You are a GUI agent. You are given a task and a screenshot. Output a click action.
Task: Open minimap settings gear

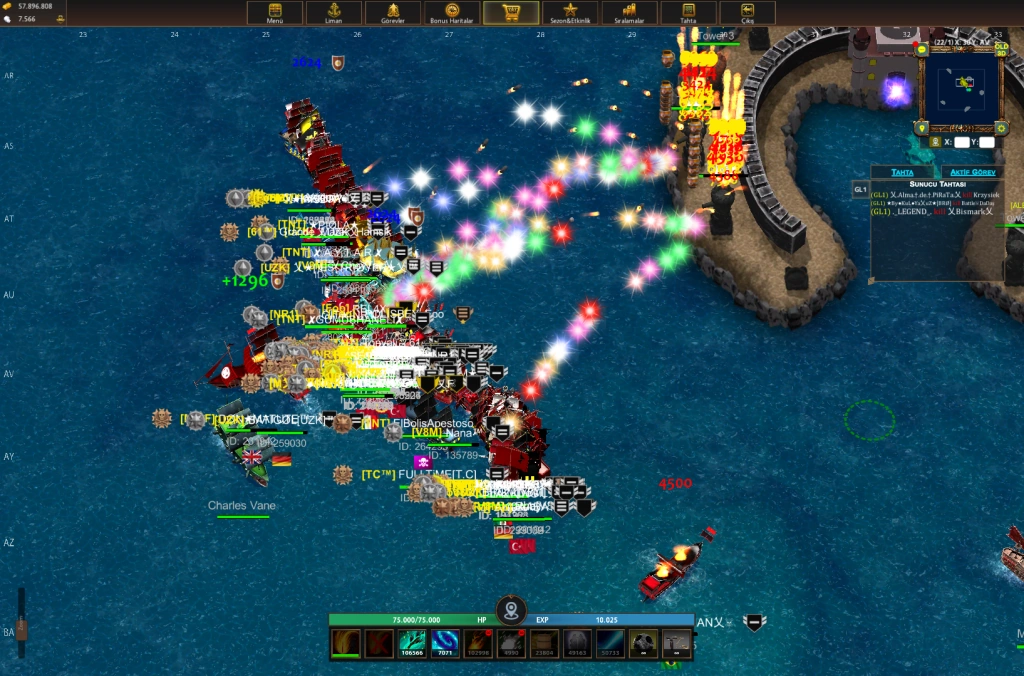click(1000, 128)
